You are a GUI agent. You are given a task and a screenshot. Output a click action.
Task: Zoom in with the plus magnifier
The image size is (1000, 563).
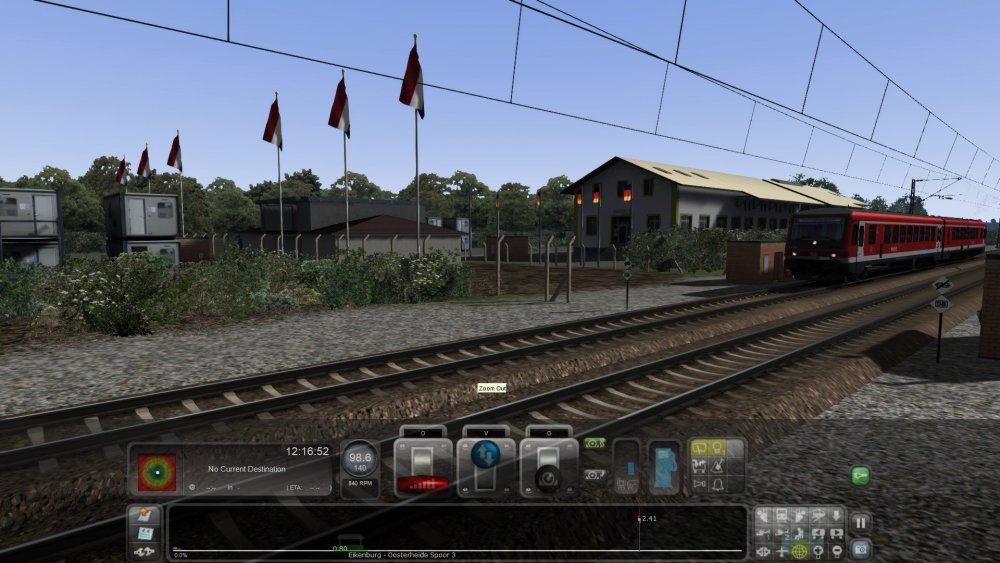point(818,550)
